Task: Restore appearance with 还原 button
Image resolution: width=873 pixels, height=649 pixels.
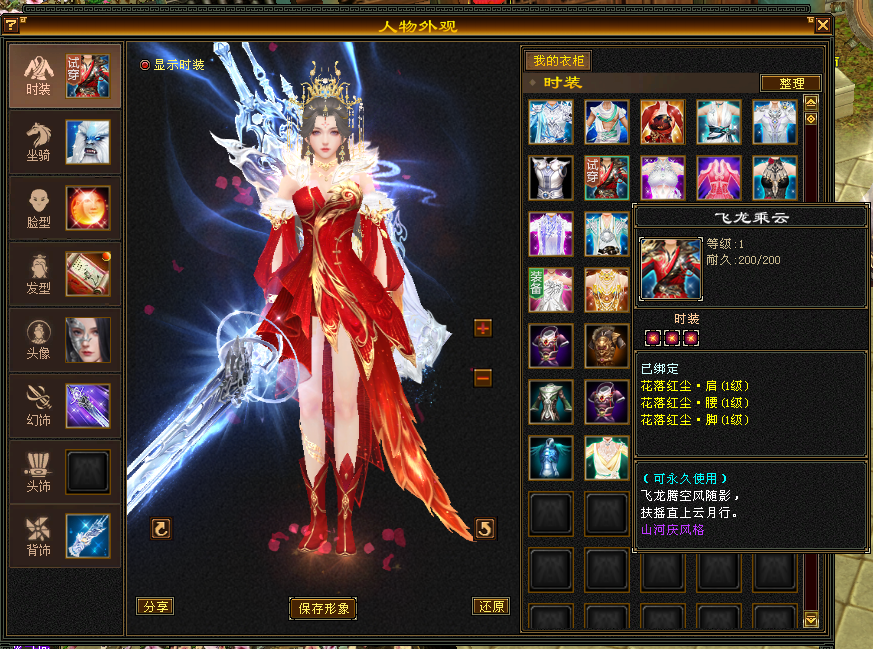Action: pos(491,606)
